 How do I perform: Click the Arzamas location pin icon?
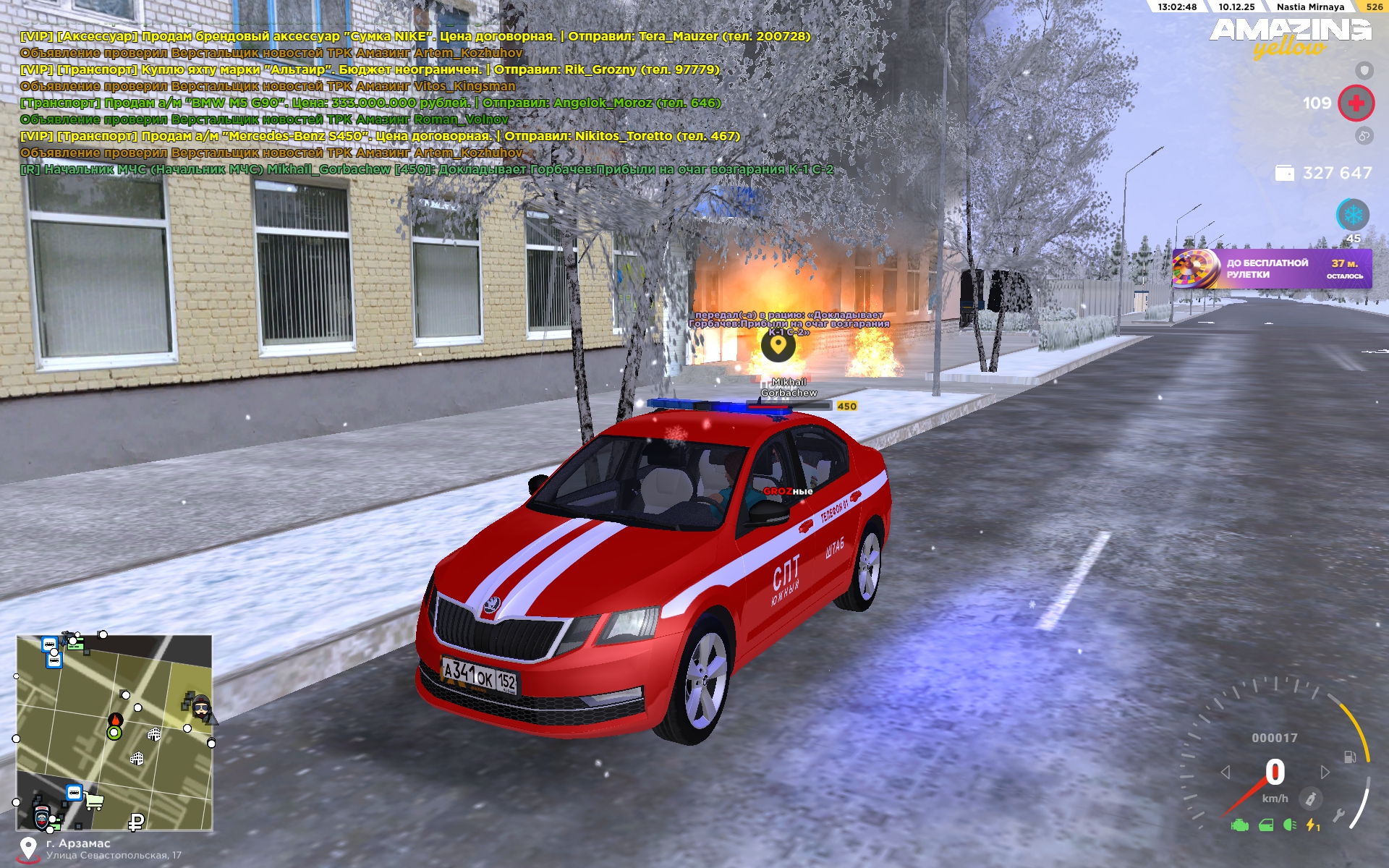[x=28, y=848]
